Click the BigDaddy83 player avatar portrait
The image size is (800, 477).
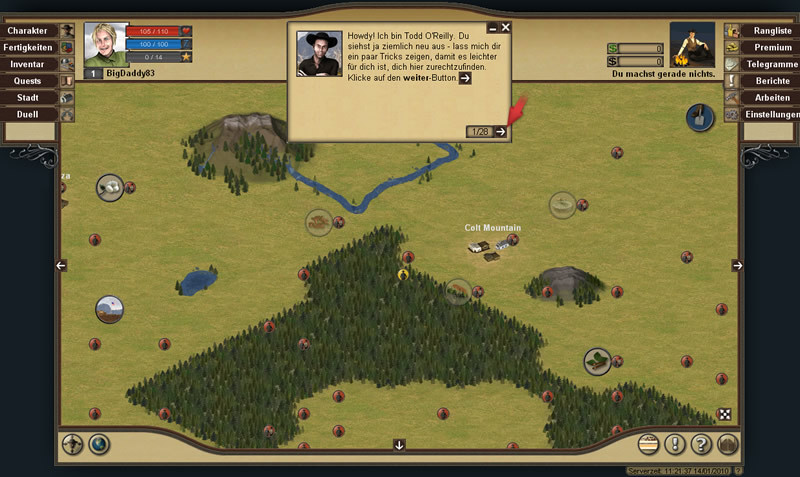coord(105,44)
